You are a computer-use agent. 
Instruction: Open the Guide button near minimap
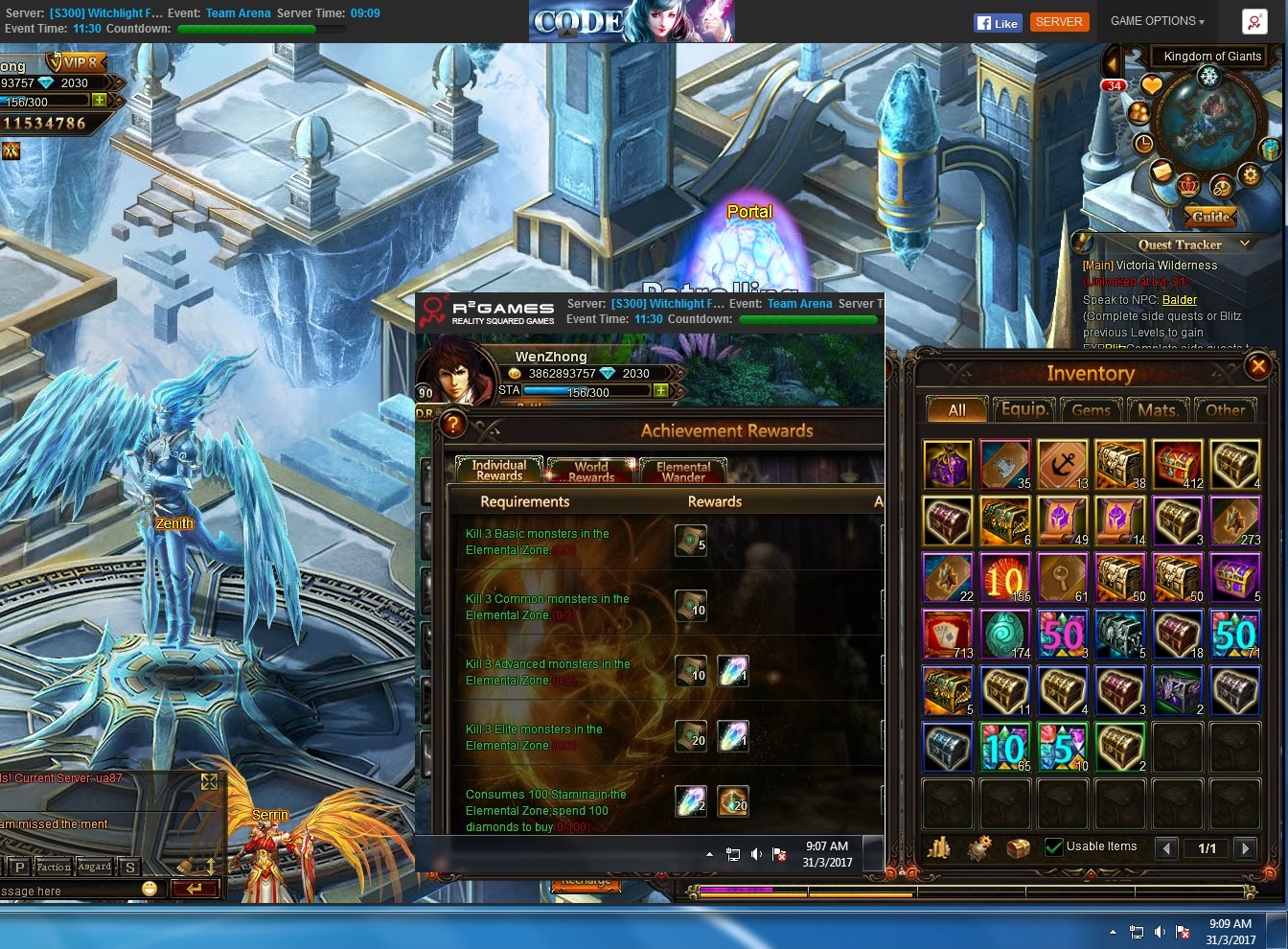(1210, 217)
